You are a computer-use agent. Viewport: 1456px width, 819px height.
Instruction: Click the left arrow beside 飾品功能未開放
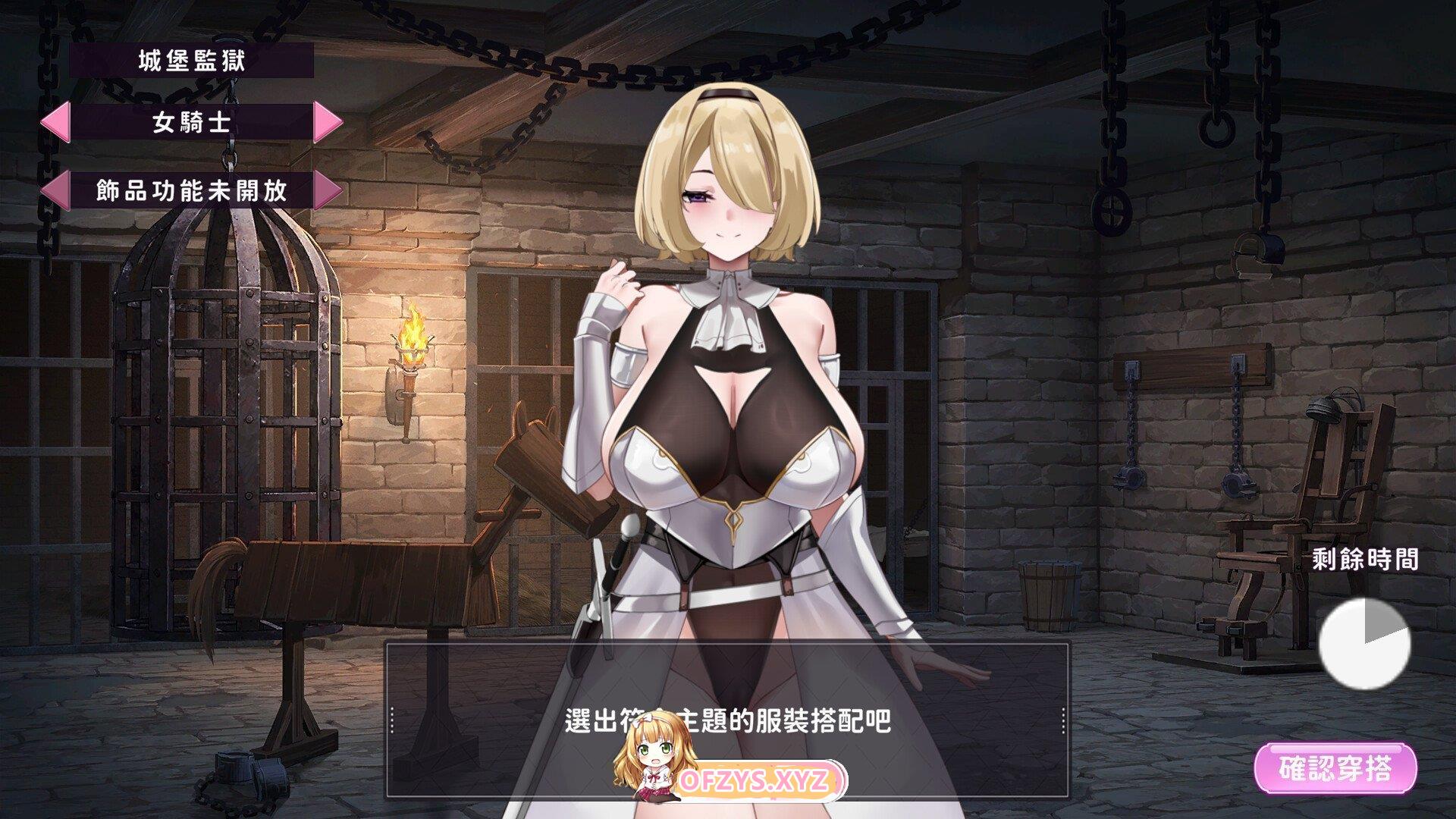coord(55,190)
